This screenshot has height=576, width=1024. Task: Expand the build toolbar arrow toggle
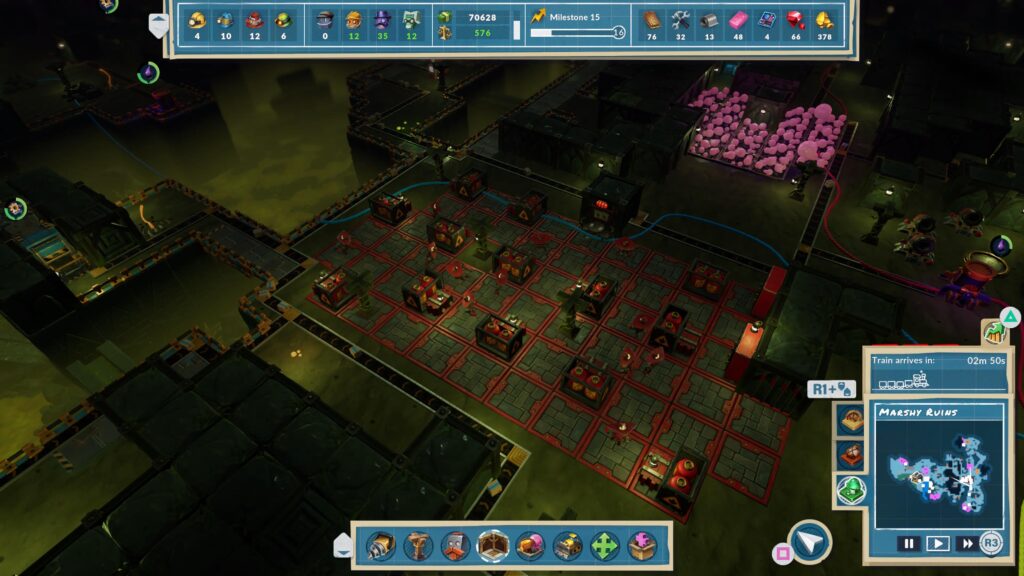point(342,545)
